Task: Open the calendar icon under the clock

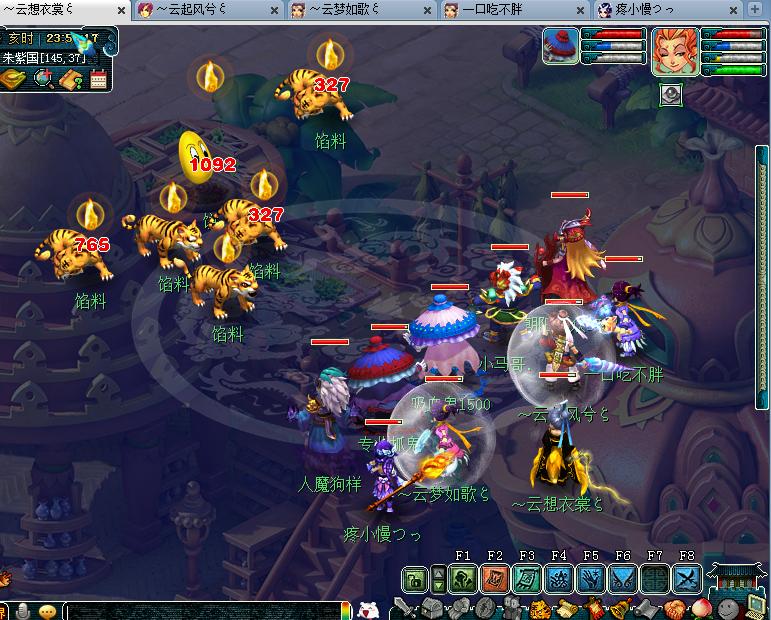Action: pyautogui.click(x=98, y=80)
